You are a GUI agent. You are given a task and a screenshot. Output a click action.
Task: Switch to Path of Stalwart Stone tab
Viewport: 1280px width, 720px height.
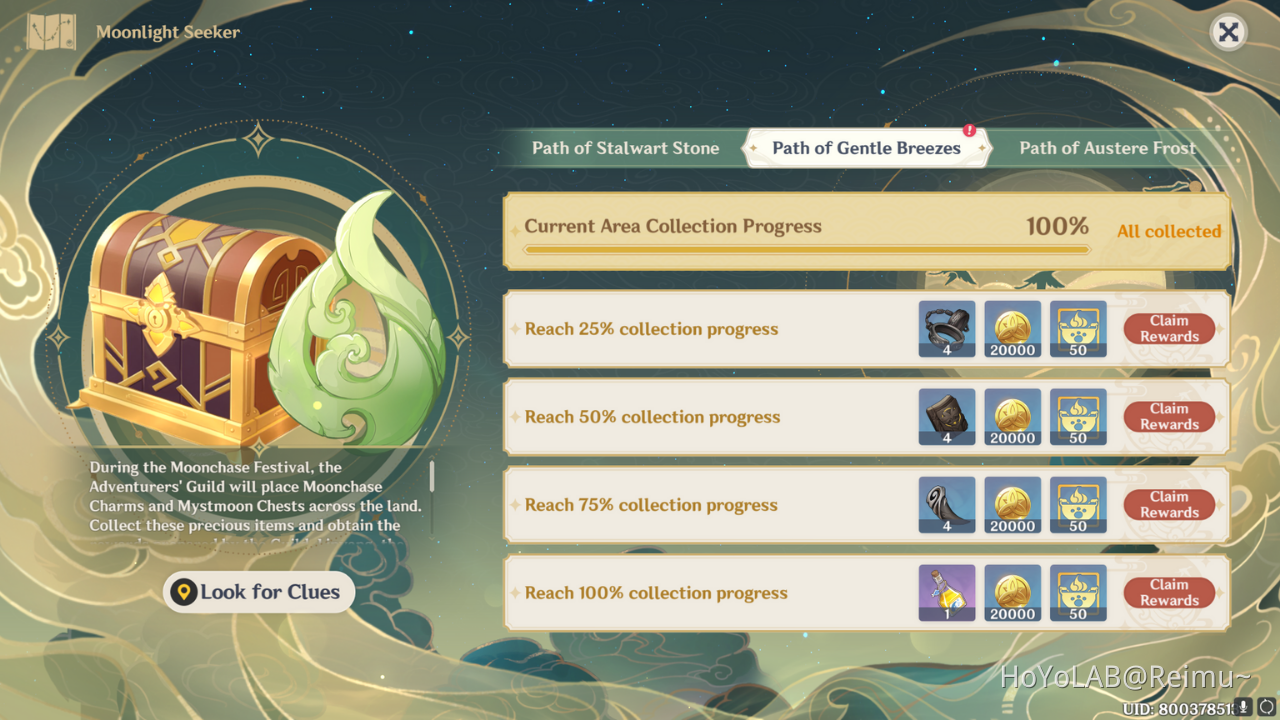(x=626, y=147)
